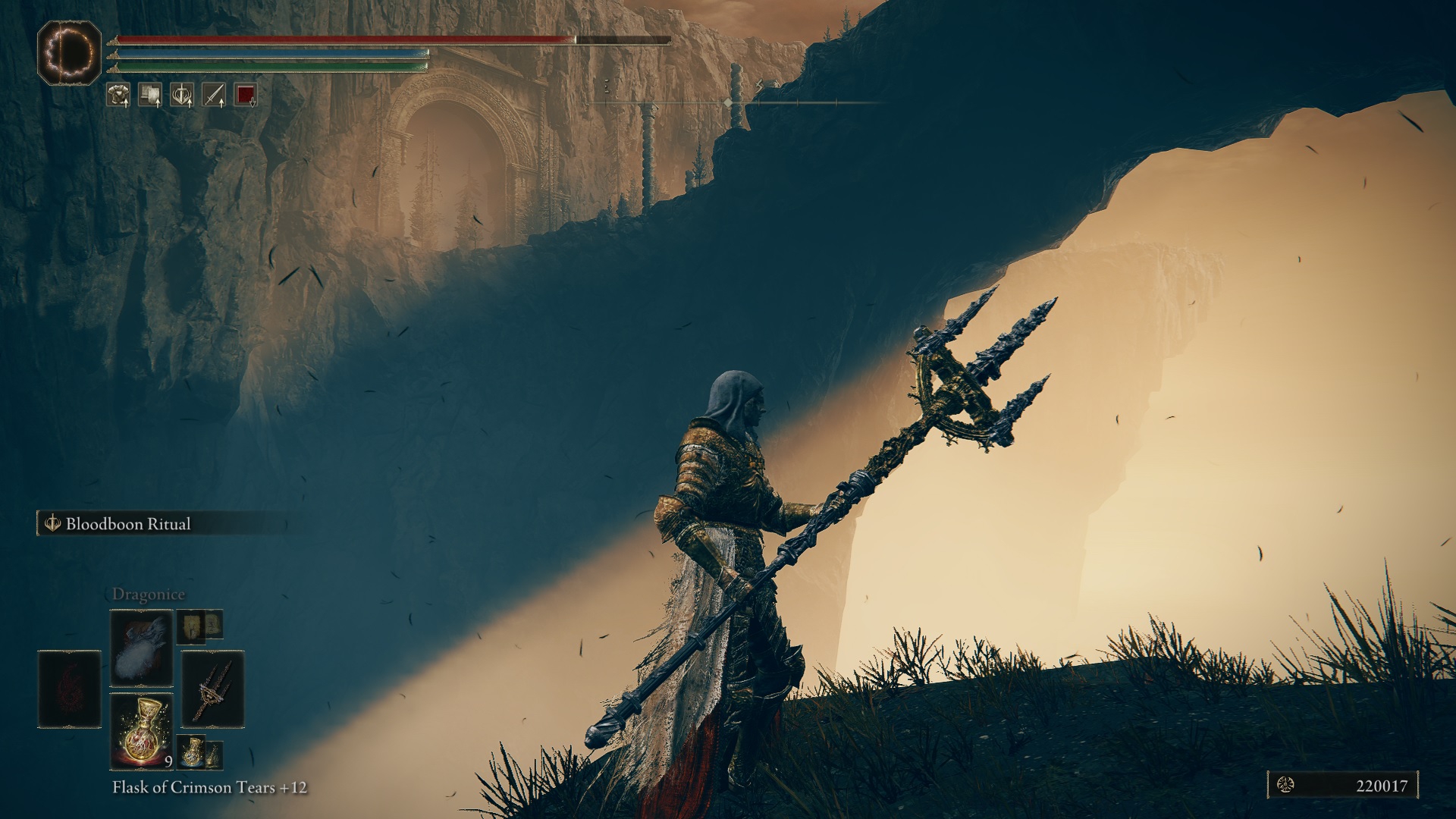1456x819 pixels.
Task: Select the next-spell scroll preview icon
Action: 190,625
